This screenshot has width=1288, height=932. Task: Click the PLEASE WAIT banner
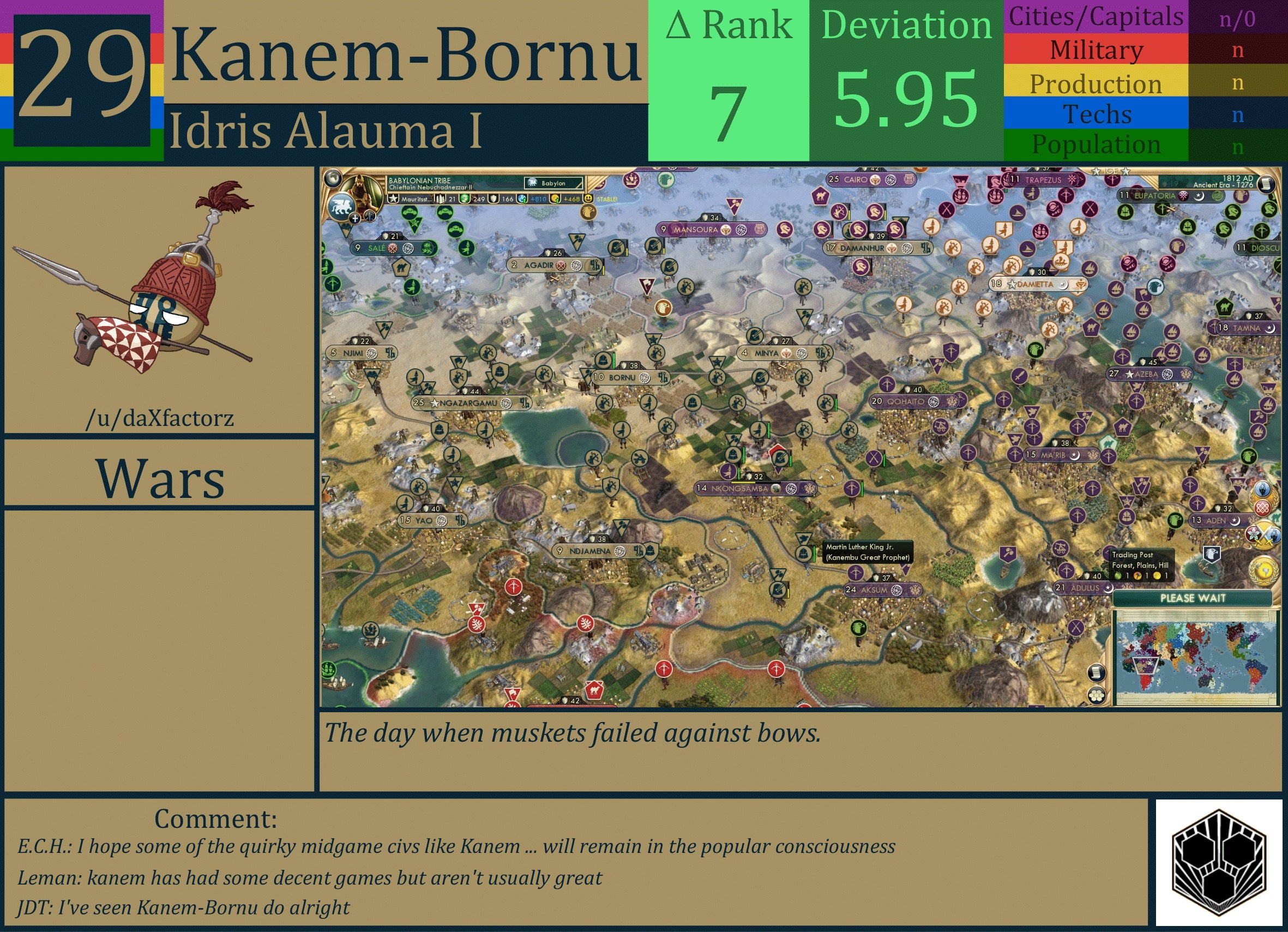point(1194,598)
